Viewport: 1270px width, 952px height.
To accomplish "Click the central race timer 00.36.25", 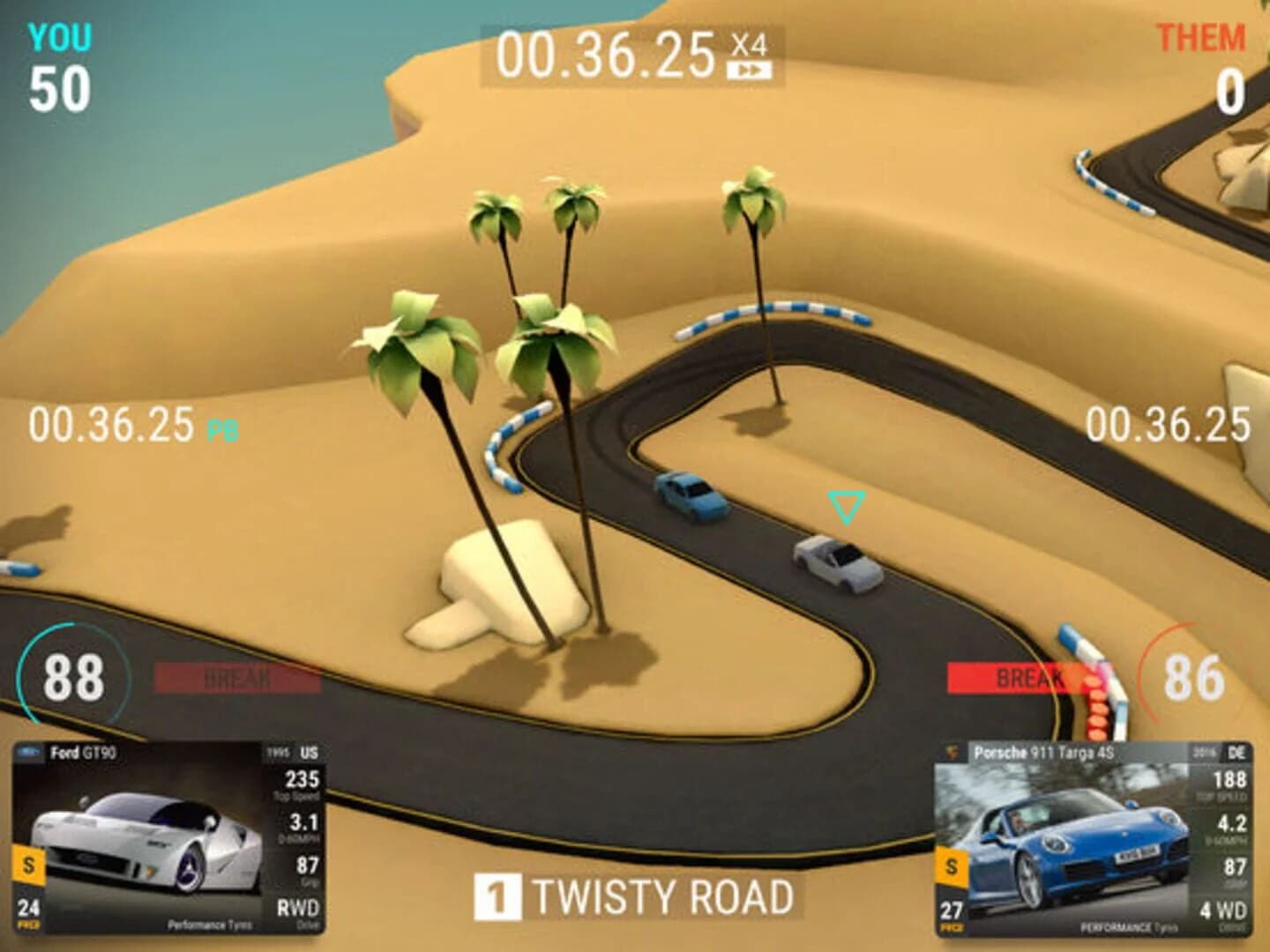I will pyautogui.click(x=605, y=53).
